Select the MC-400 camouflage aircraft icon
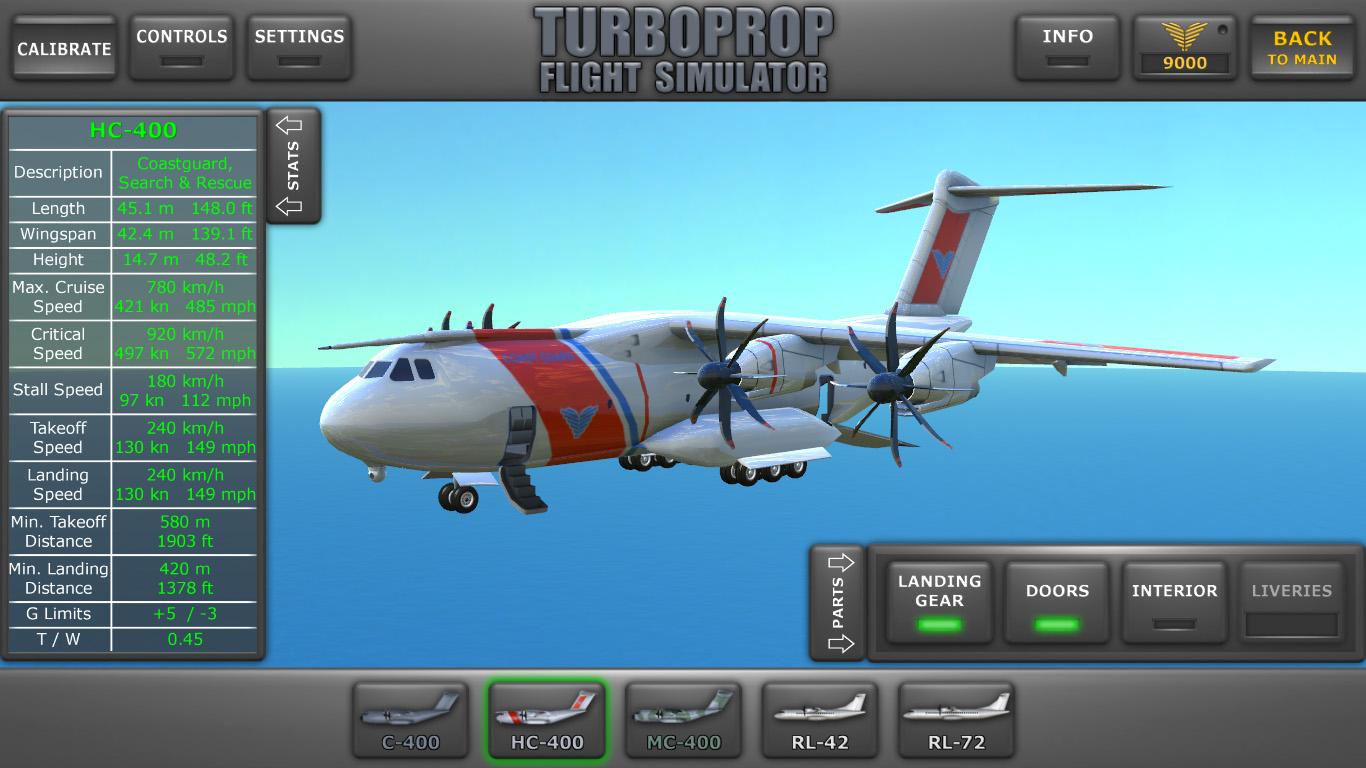Image resolution: width=1366 pixels, height=768 pixels. (x=683, y=719)
